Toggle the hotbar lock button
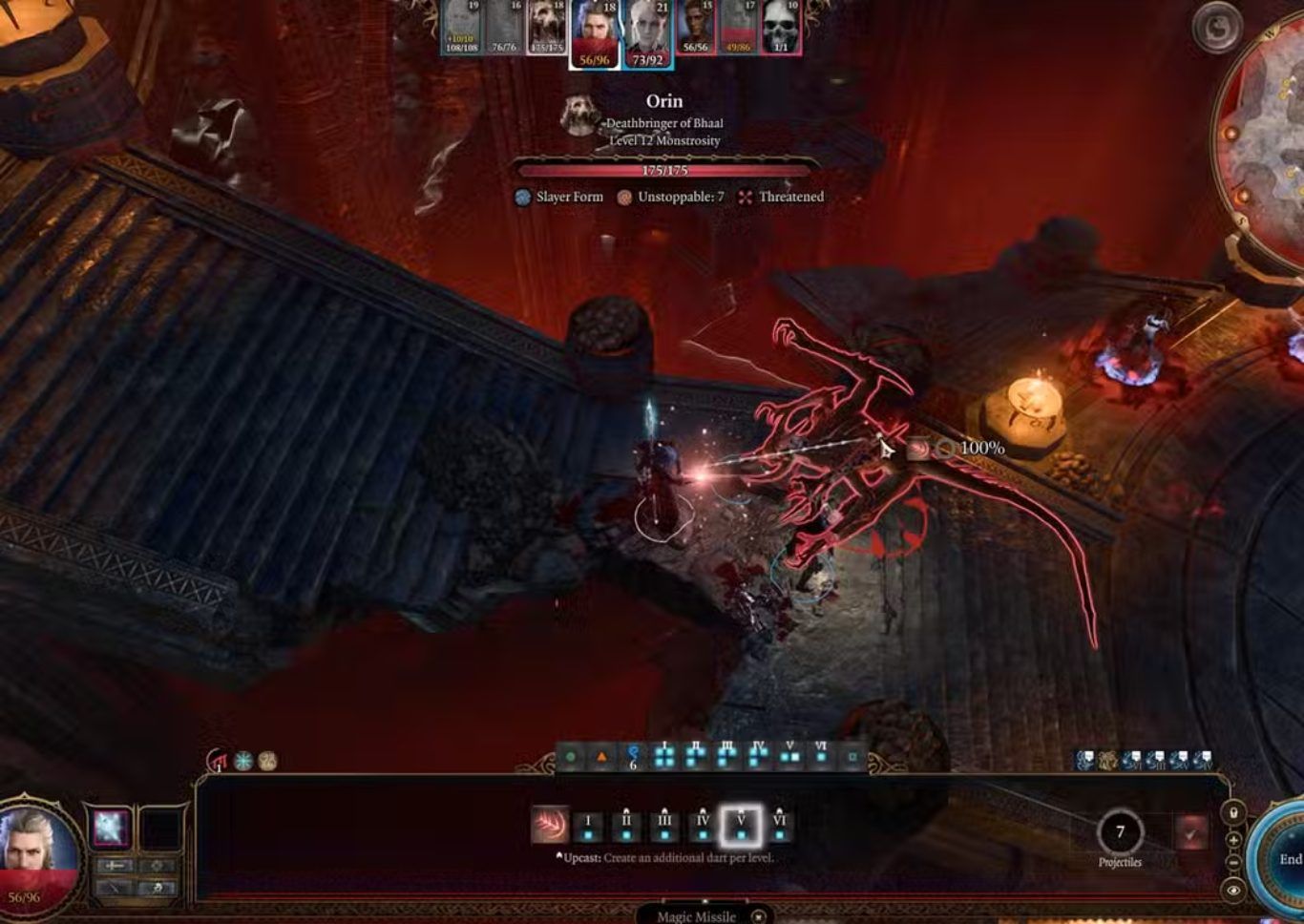Screen dimensions: 1304x924 (1233, 813)
